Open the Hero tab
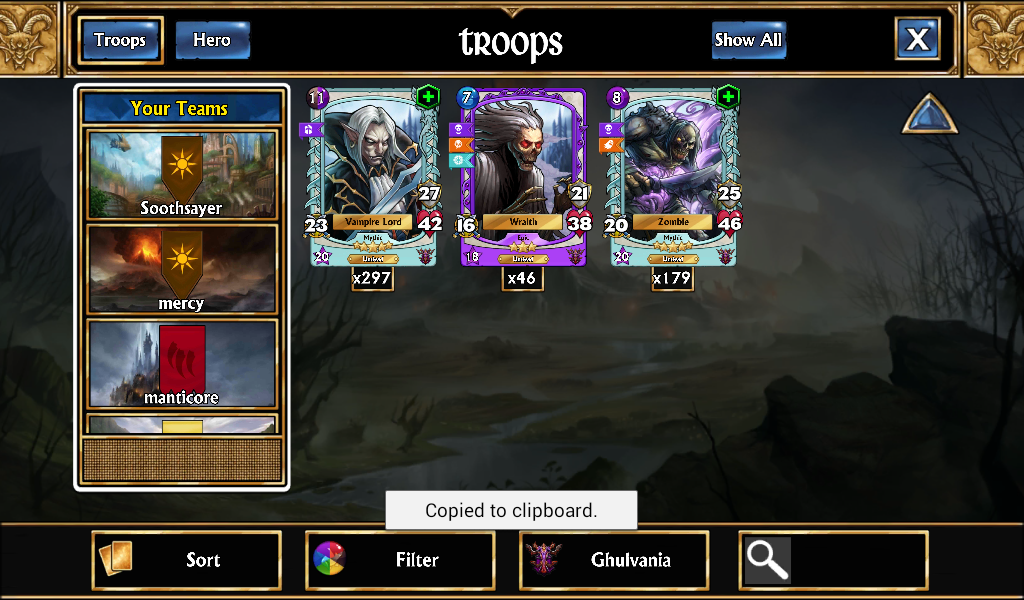1024x600 pixels. click(212, 40)
